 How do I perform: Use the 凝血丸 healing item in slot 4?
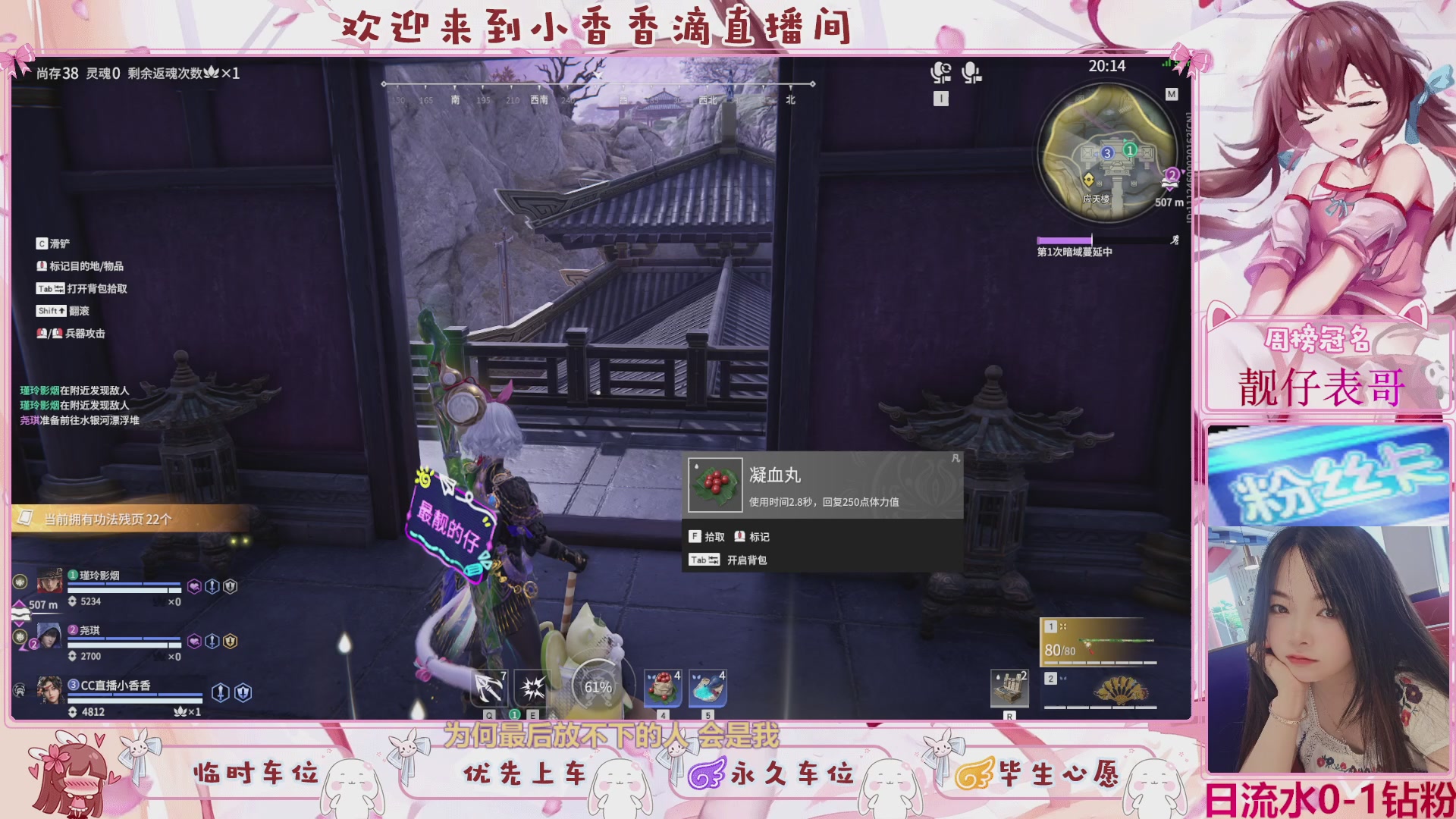tap(662, 686)
